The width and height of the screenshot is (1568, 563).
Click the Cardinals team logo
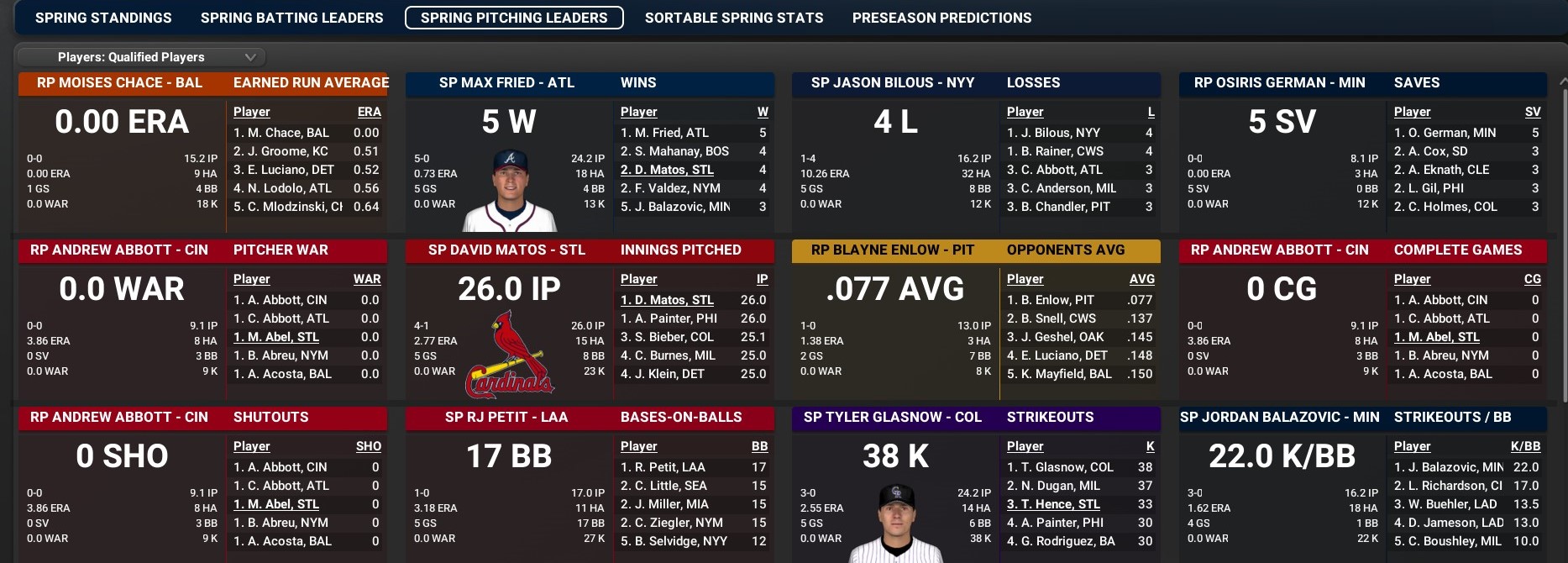(510, 355)
